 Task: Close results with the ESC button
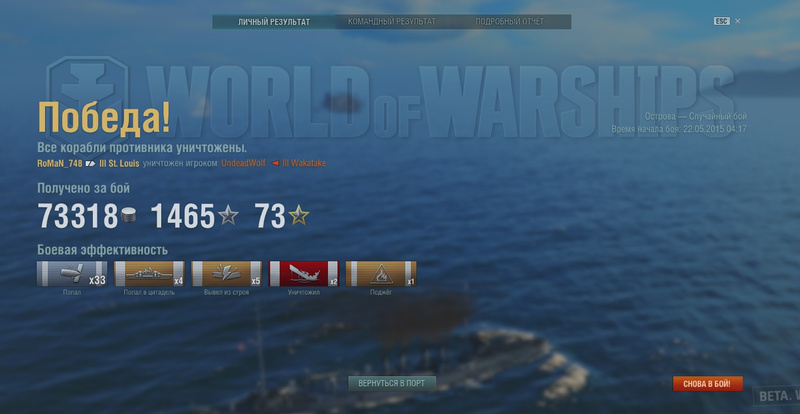pos(722,21)
